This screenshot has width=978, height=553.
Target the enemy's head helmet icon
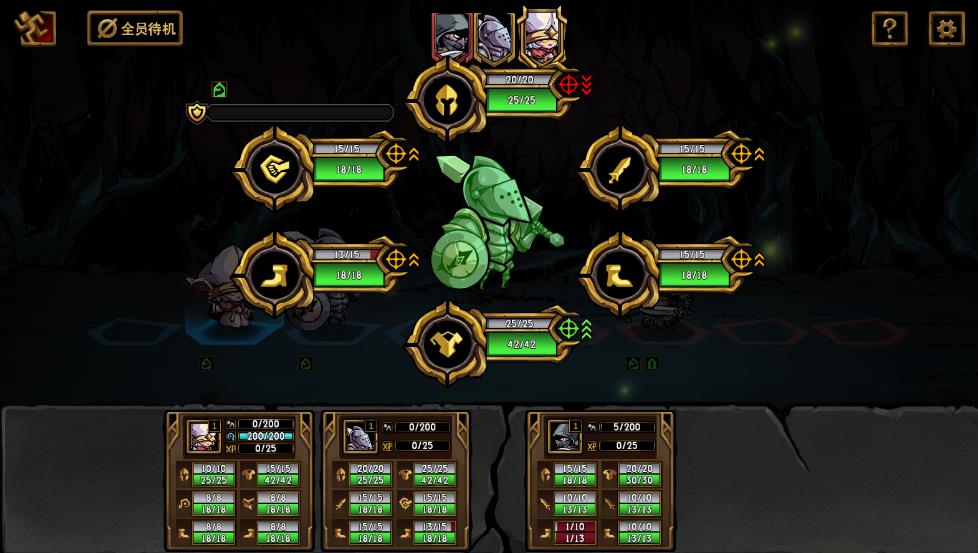[x=447, y=99]
